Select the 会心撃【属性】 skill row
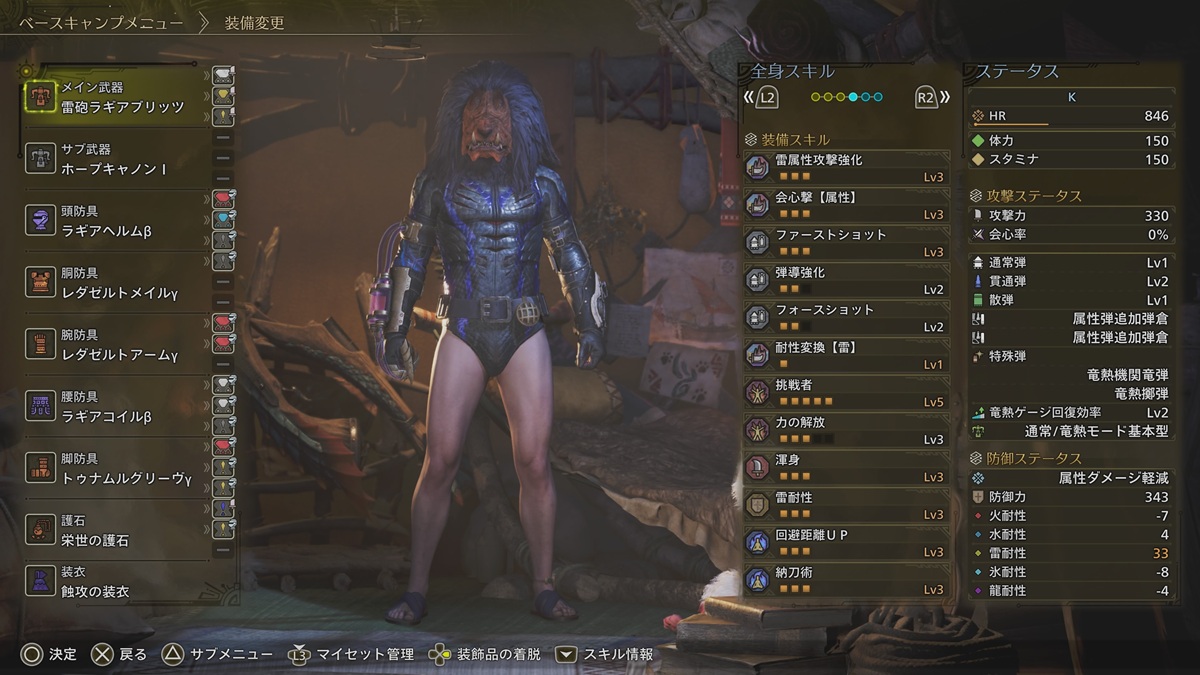Viewport: 1200px width, 675px height. tap(847, 205)
